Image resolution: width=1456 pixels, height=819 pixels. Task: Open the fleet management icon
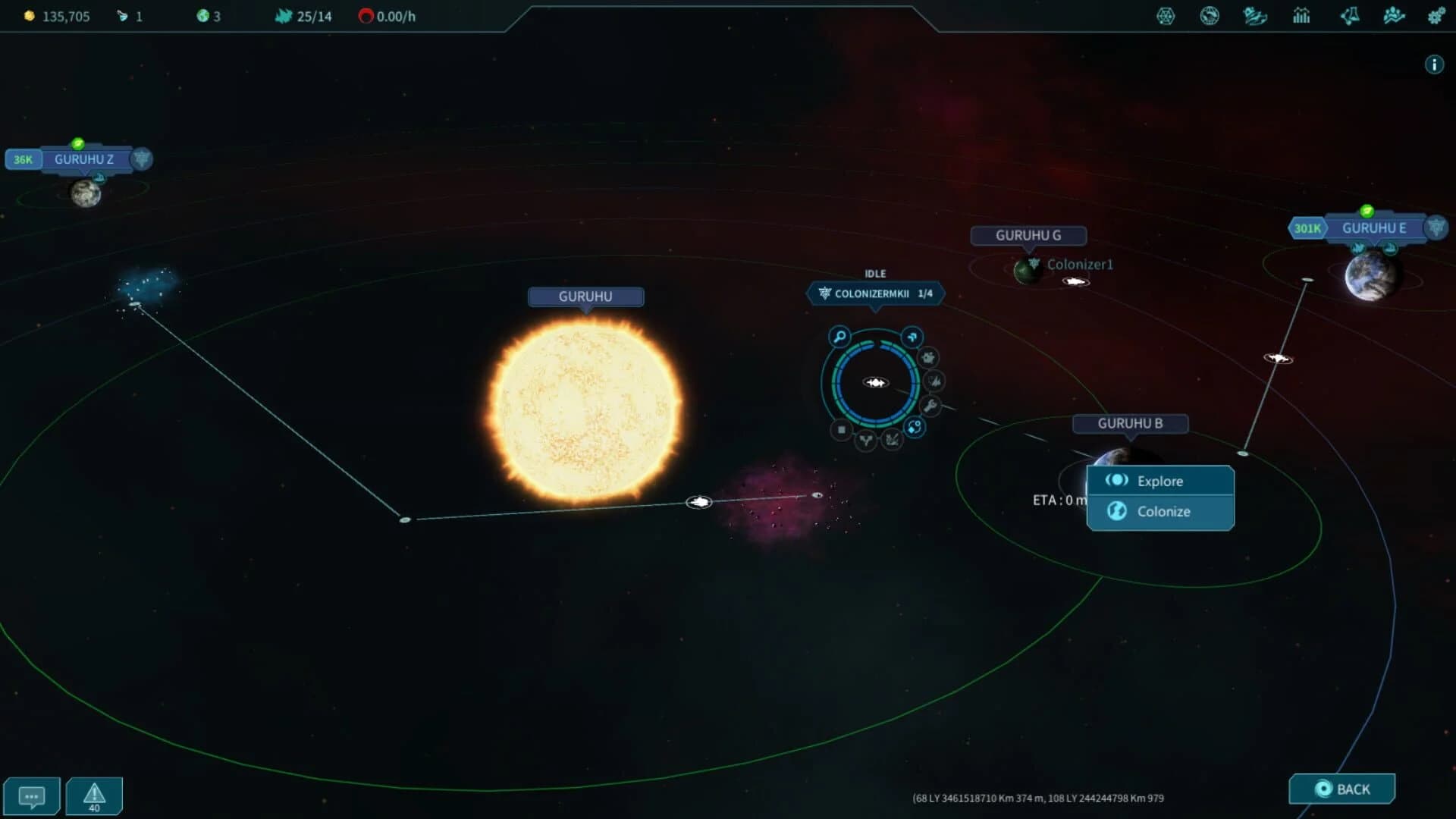click(x=1254, y=16)
